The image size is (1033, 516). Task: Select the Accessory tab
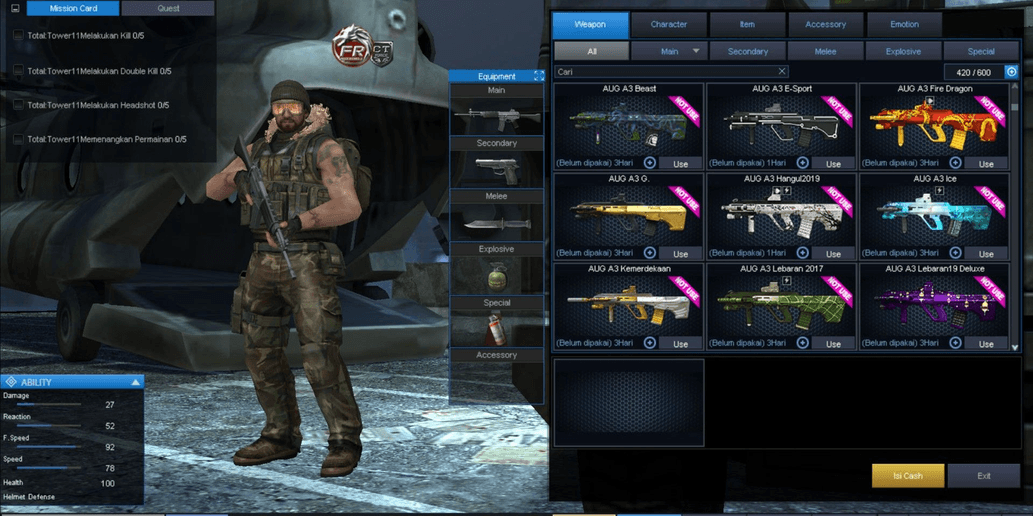825,25
